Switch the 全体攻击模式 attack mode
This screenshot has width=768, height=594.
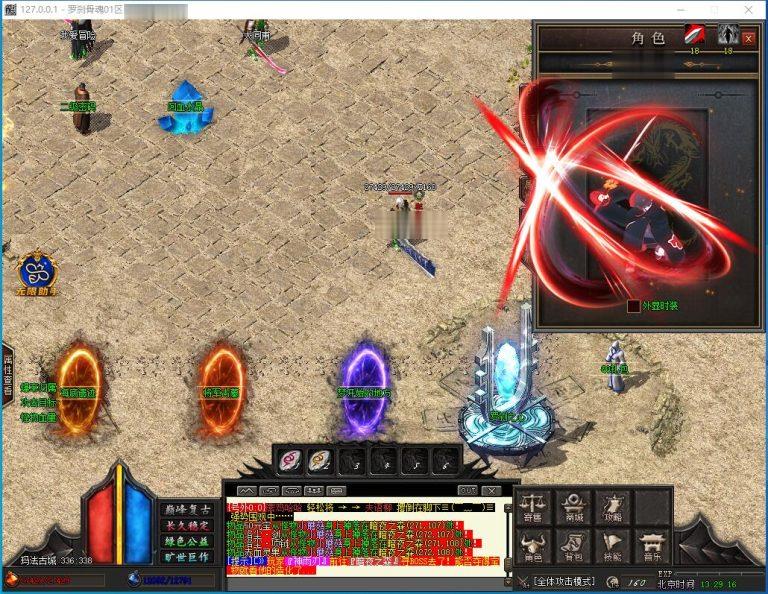pos(563,581)
